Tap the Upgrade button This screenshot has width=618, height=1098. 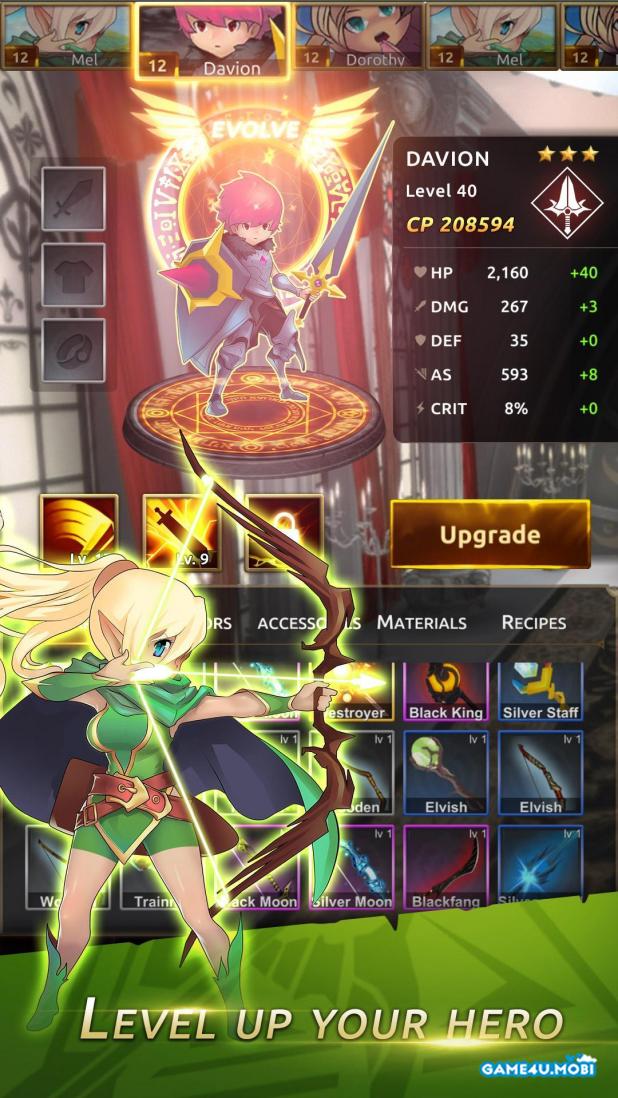pyautogui.click(x=489, y=535)
